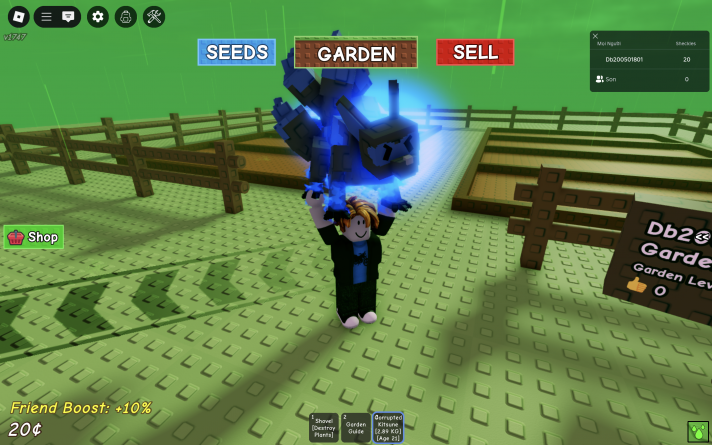Select the red SELL button
The width and height of the screenshot is (712, 445).
(475, 52)
